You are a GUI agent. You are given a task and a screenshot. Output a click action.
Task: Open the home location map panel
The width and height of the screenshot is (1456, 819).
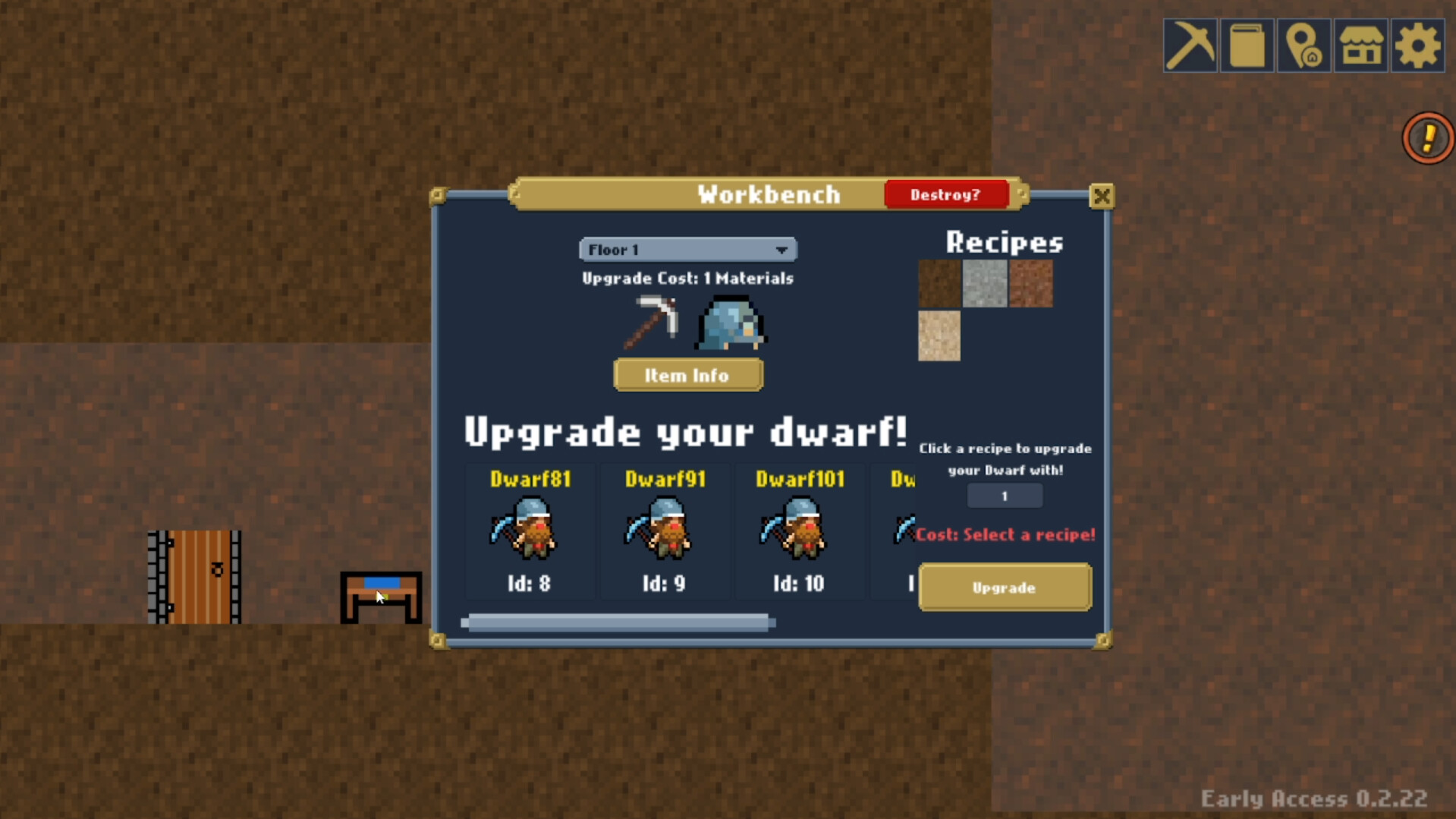[x=1304, y=46]
